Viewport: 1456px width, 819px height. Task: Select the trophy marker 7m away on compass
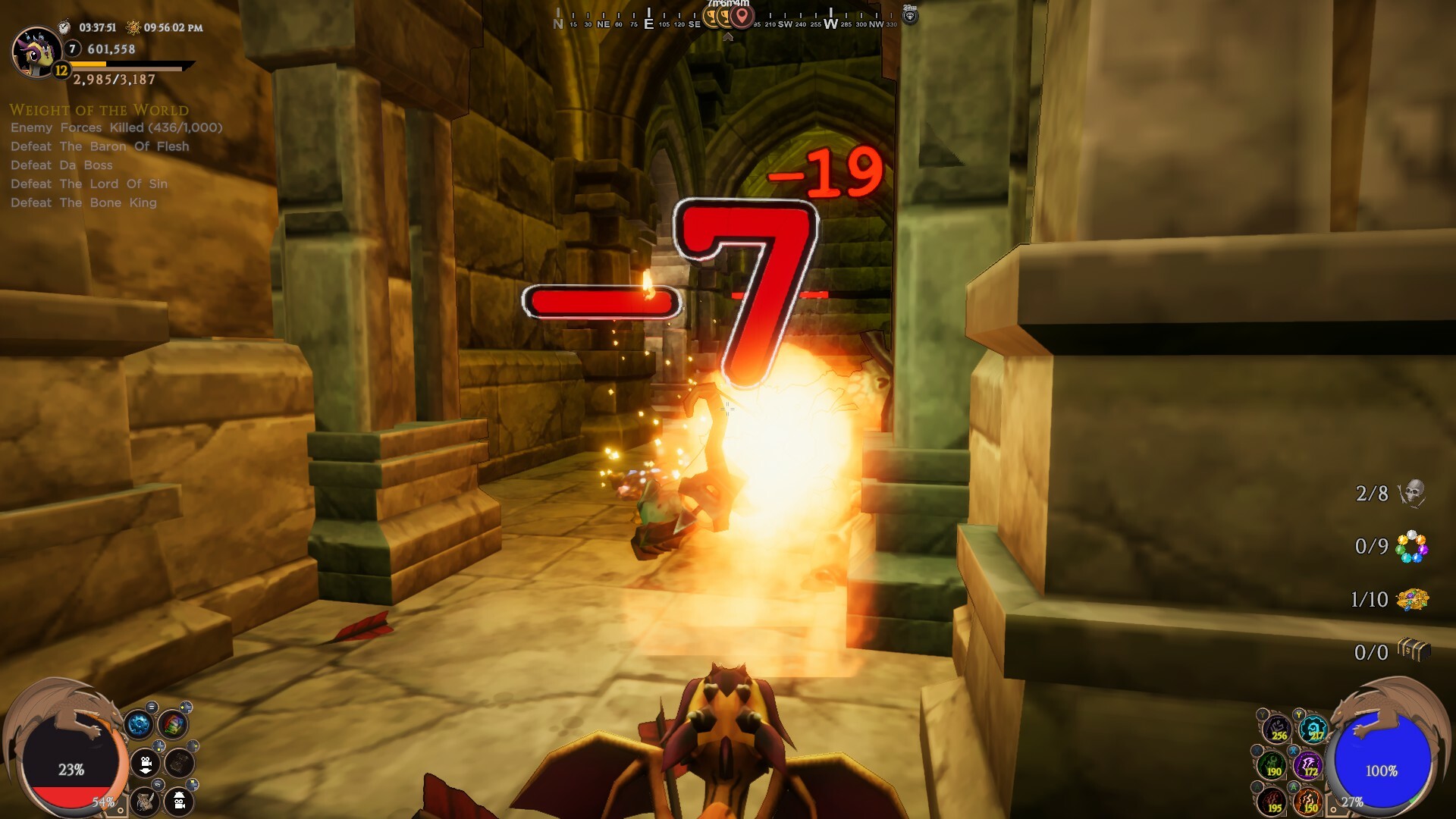click(x=710, y=16)
